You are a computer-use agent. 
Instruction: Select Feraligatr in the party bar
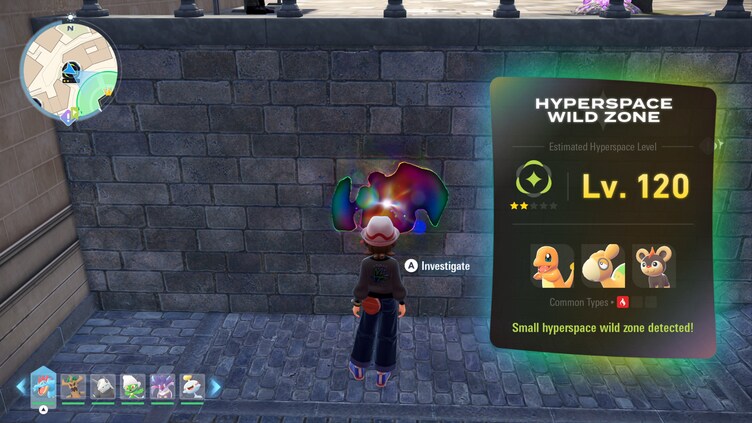click(x=44, y=385)
